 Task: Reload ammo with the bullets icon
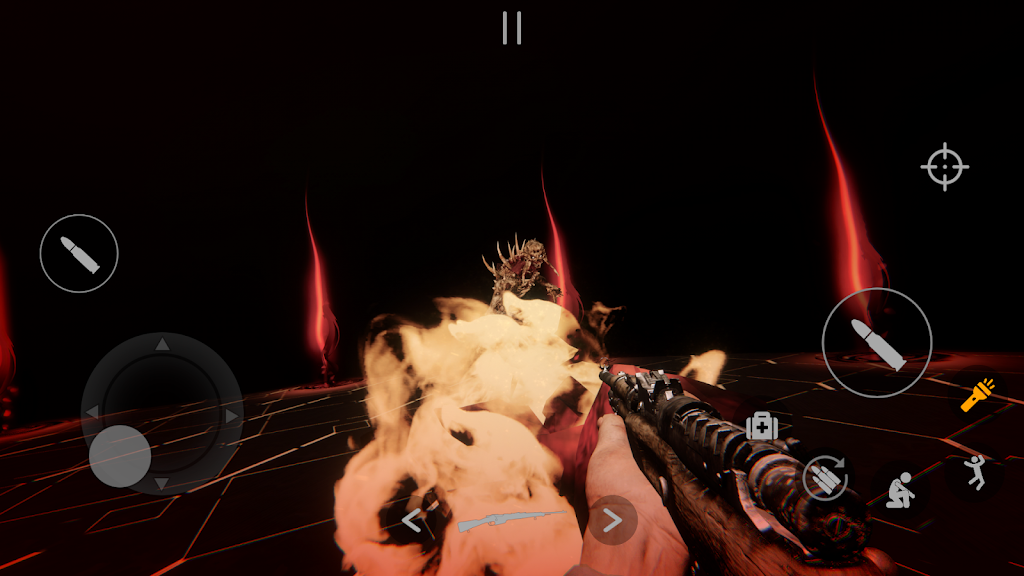[x=825, y=478]
